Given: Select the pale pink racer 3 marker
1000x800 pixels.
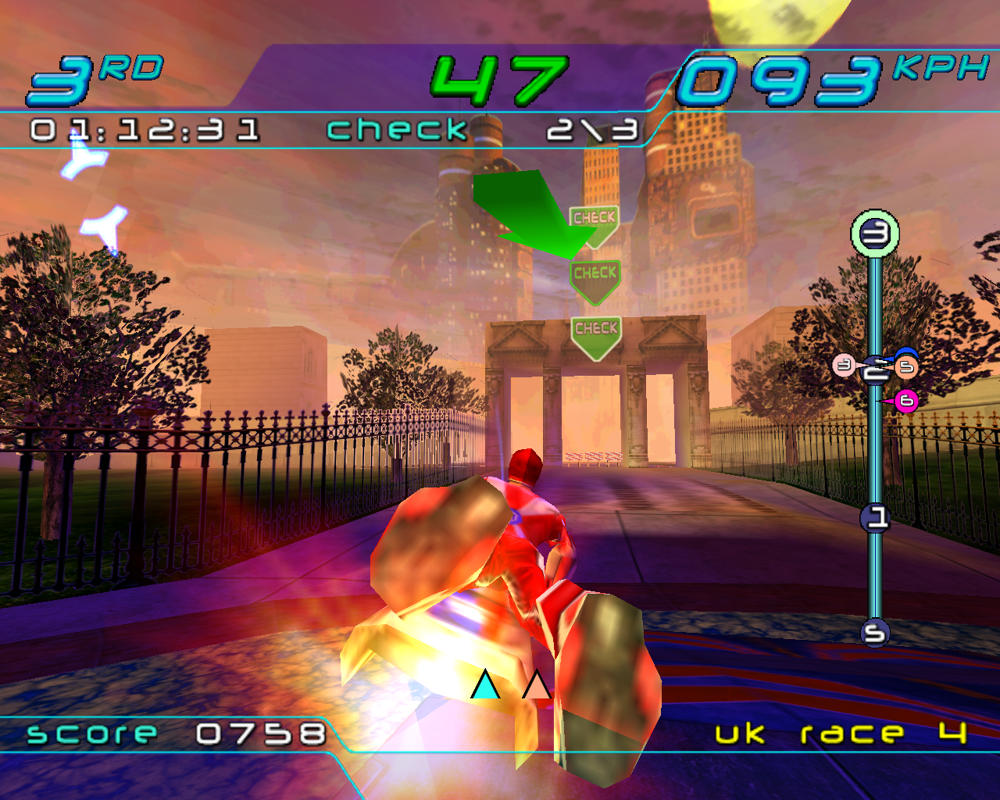Looking at the screenshot, I should (844, 366).
